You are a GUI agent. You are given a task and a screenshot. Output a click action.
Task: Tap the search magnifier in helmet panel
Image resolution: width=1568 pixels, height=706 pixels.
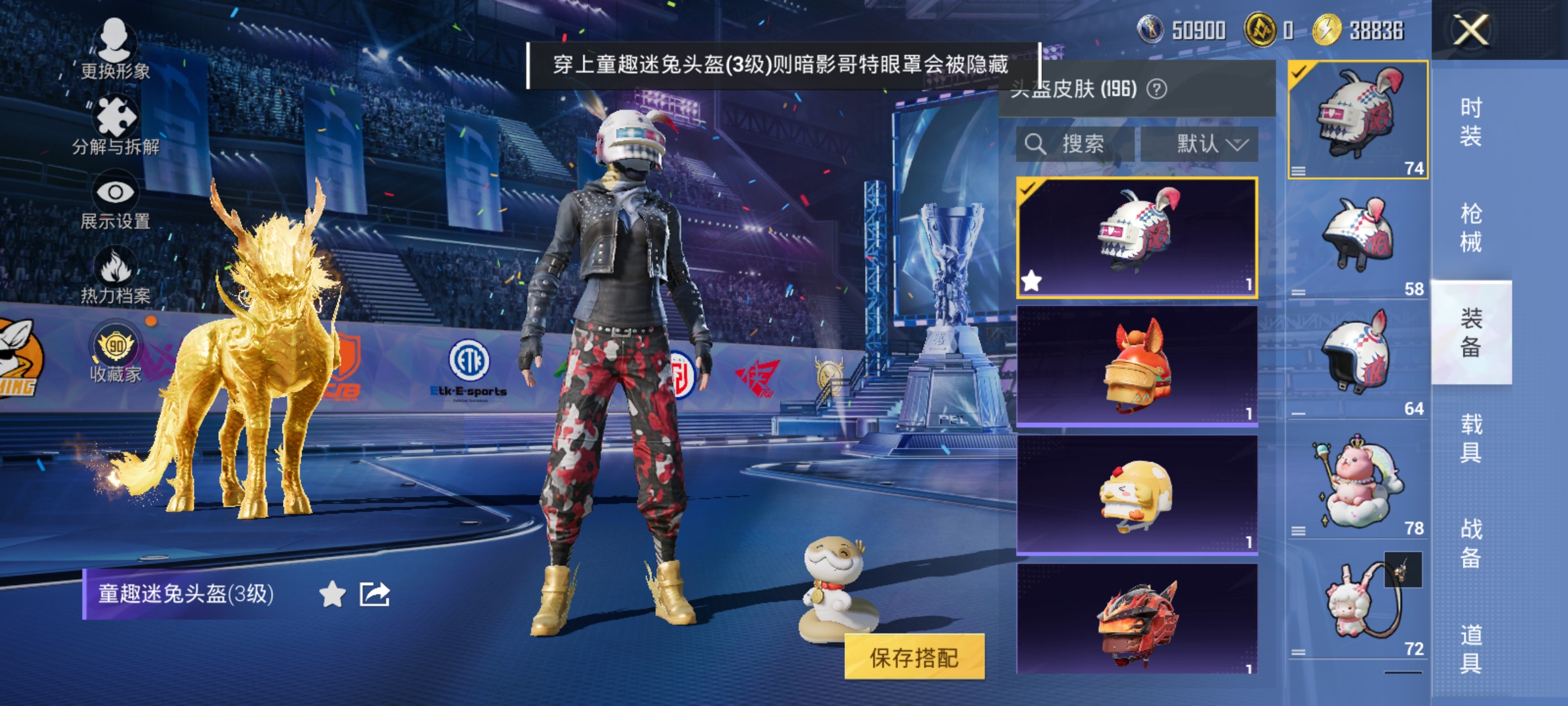(1036, 143)
